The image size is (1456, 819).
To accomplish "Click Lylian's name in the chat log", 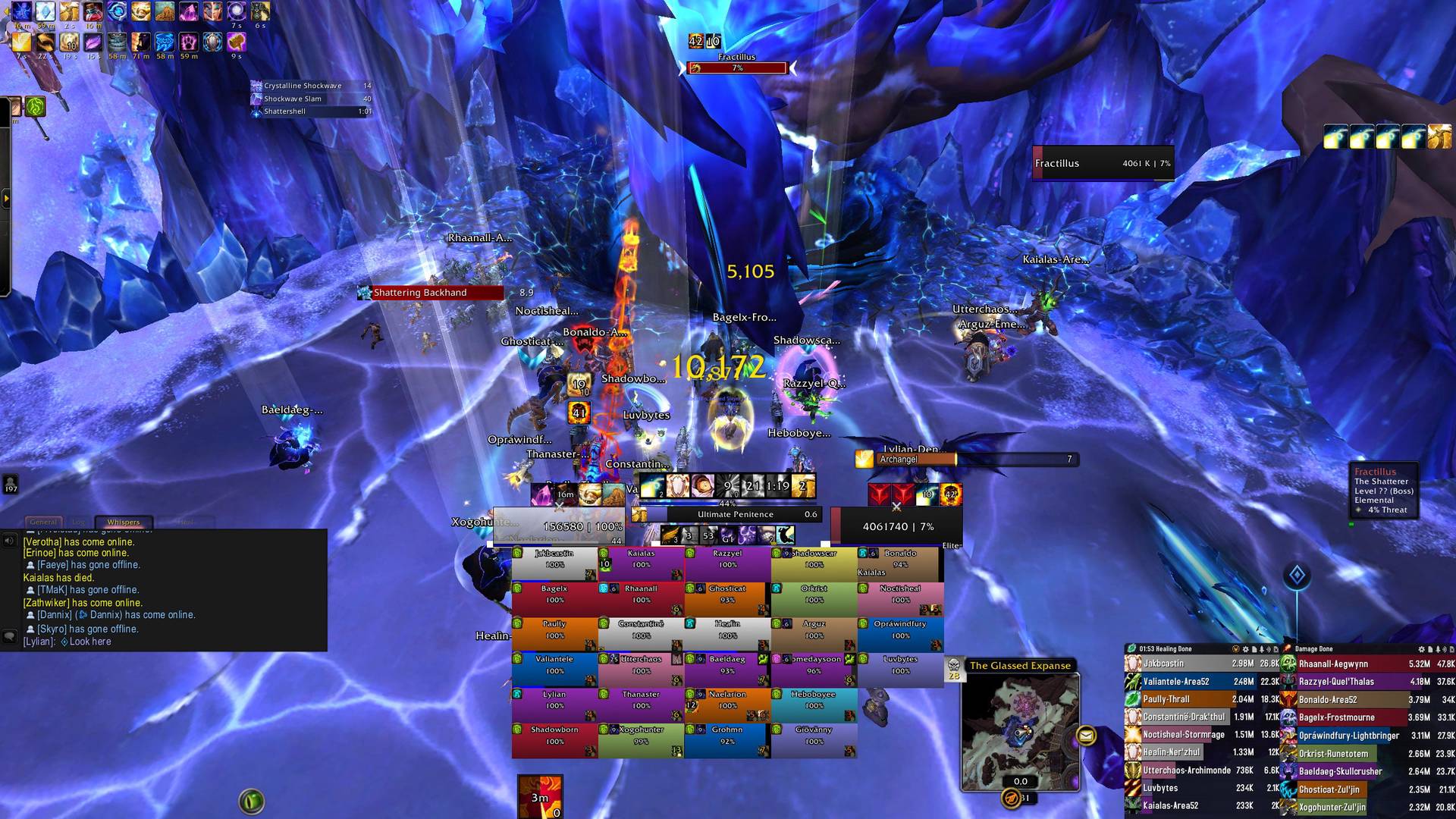I will click(39, 642).
